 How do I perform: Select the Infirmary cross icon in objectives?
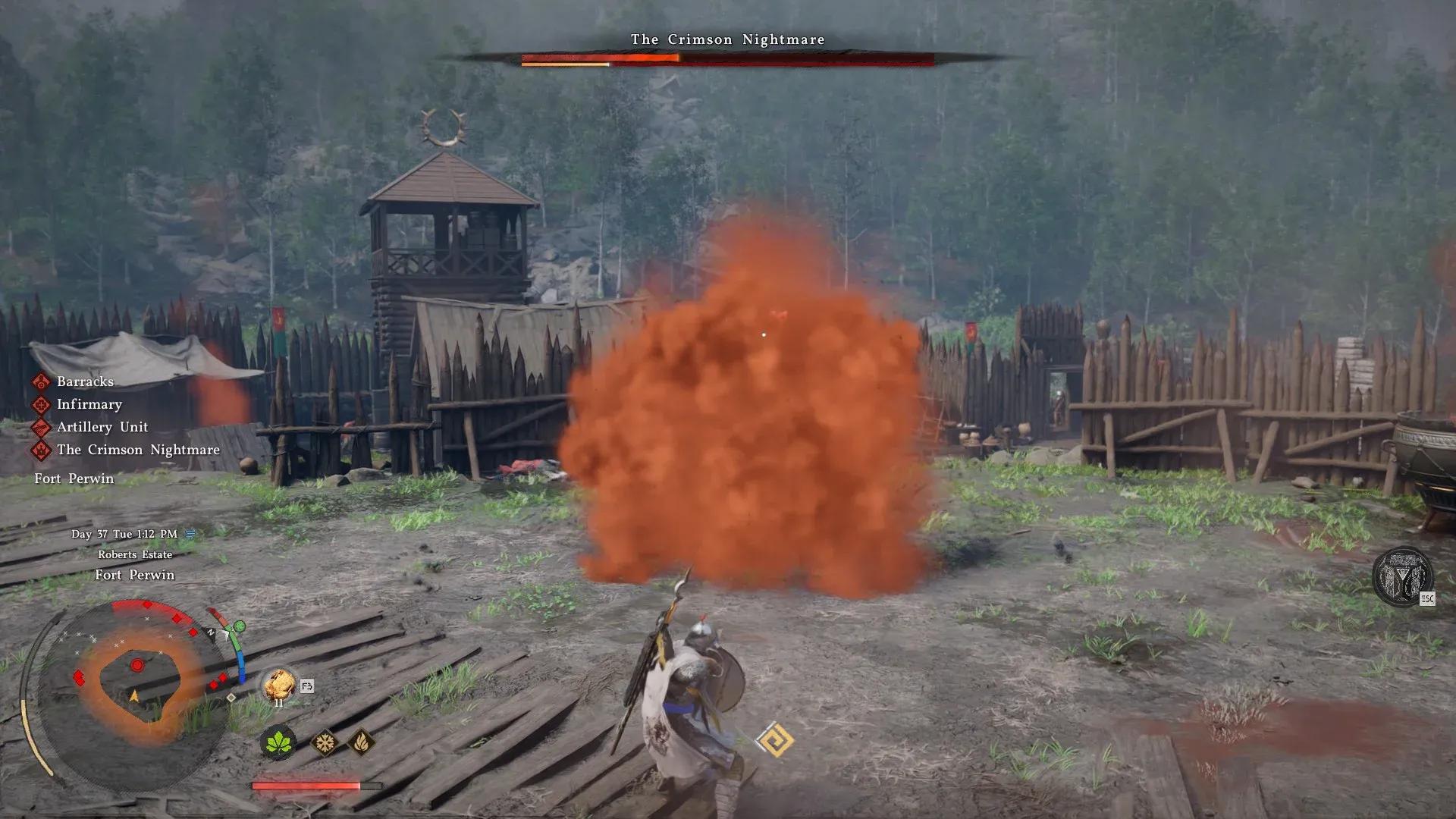(x=40, y=404)
